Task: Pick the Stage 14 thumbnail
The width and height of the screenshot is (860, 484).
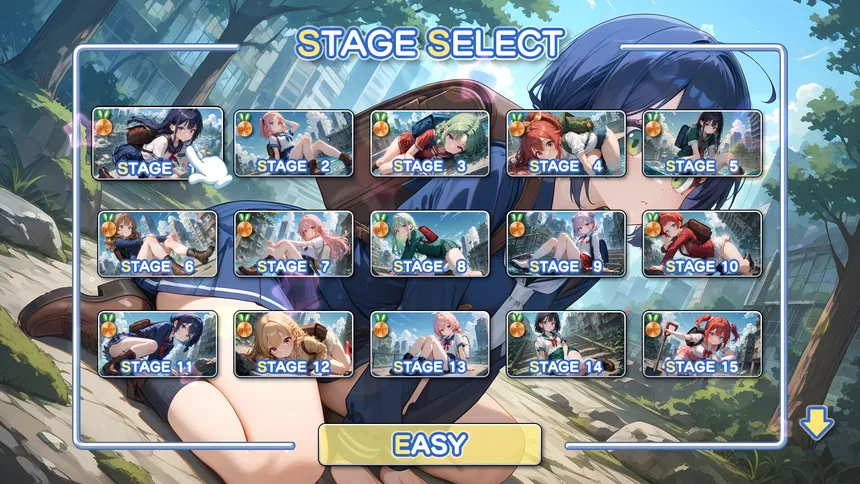Action: pos(566,344)
